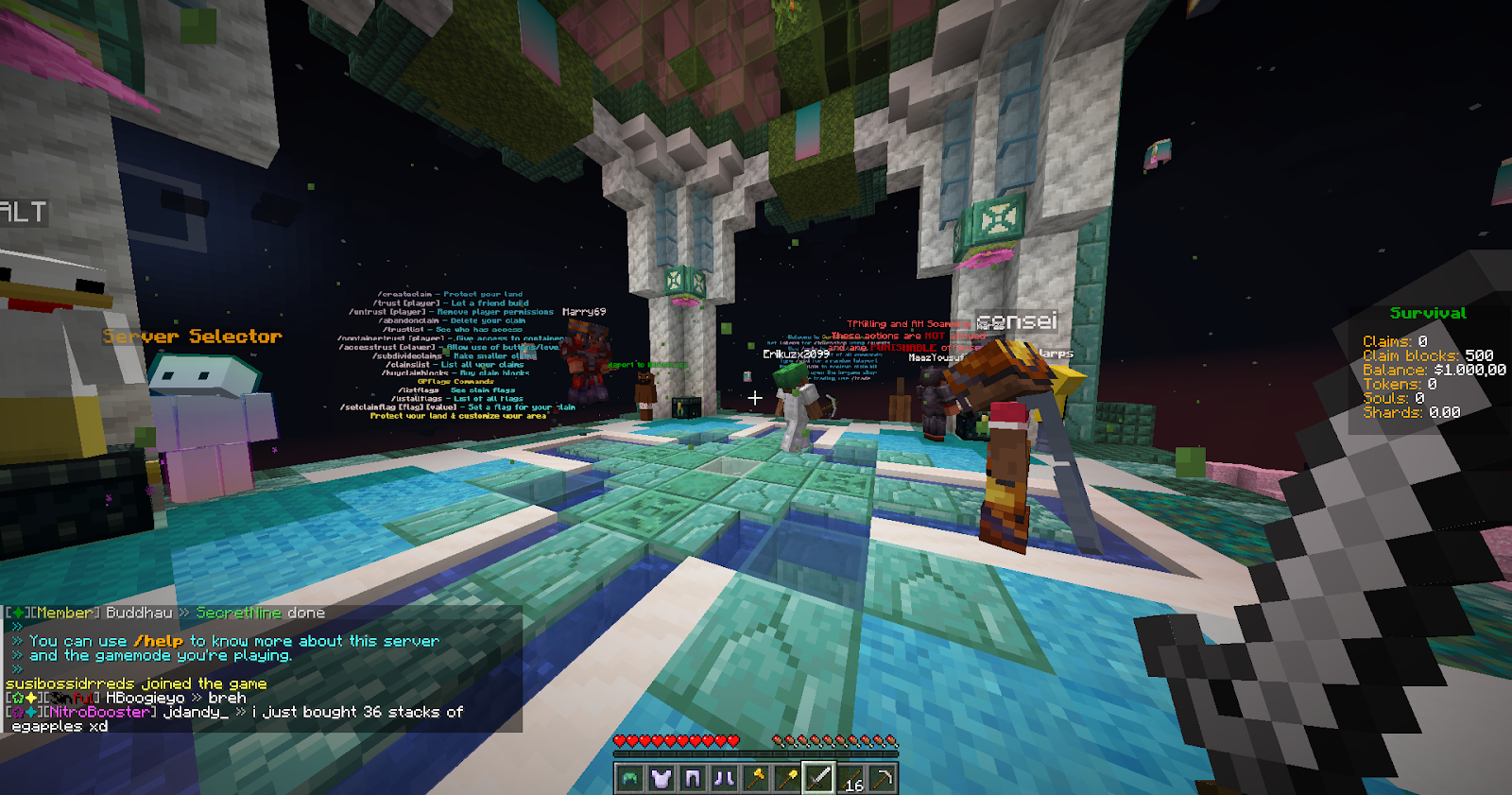Click the Survival scoreboard title
1512x795 pixels.
(x=1427, y=312)
